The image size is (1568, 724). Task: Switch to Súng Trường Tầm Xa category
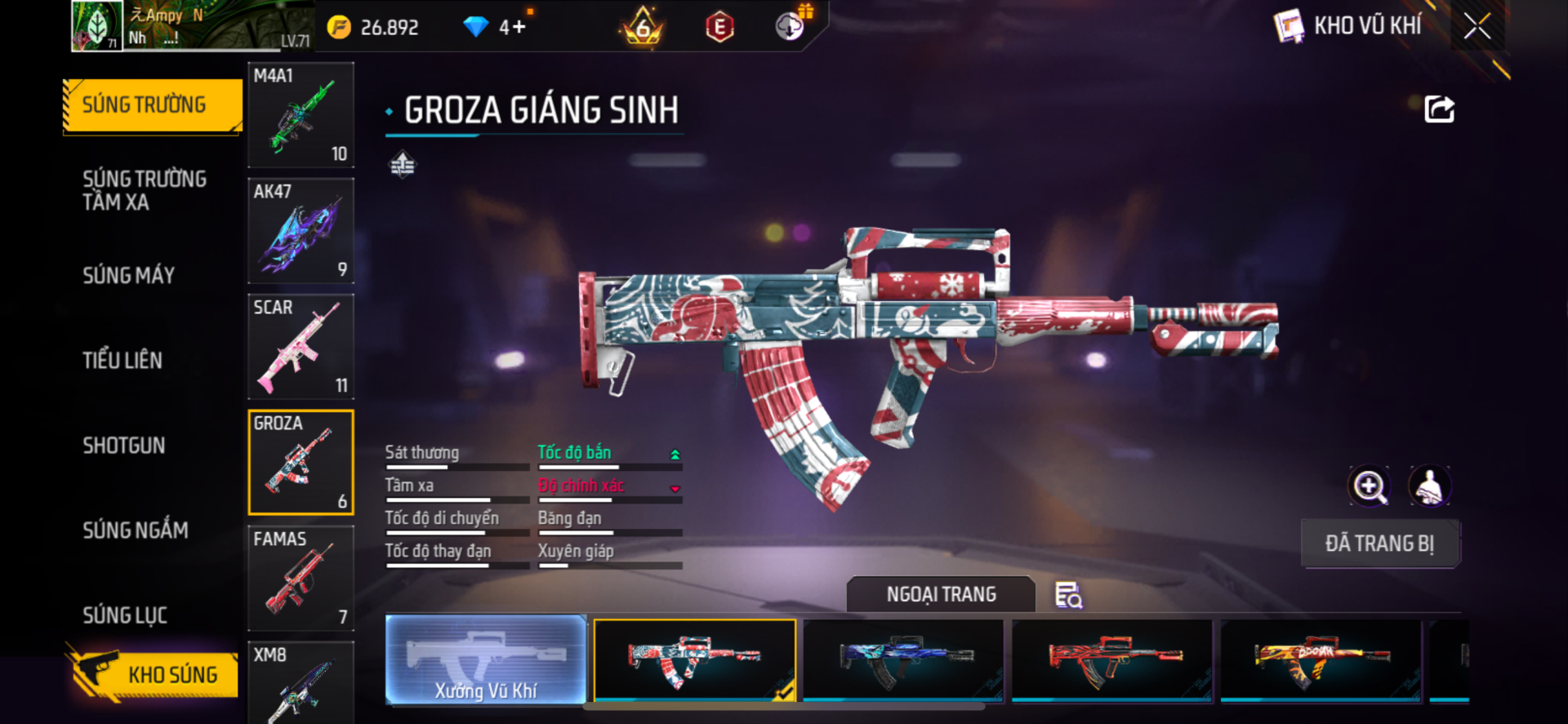coord(145,190)
